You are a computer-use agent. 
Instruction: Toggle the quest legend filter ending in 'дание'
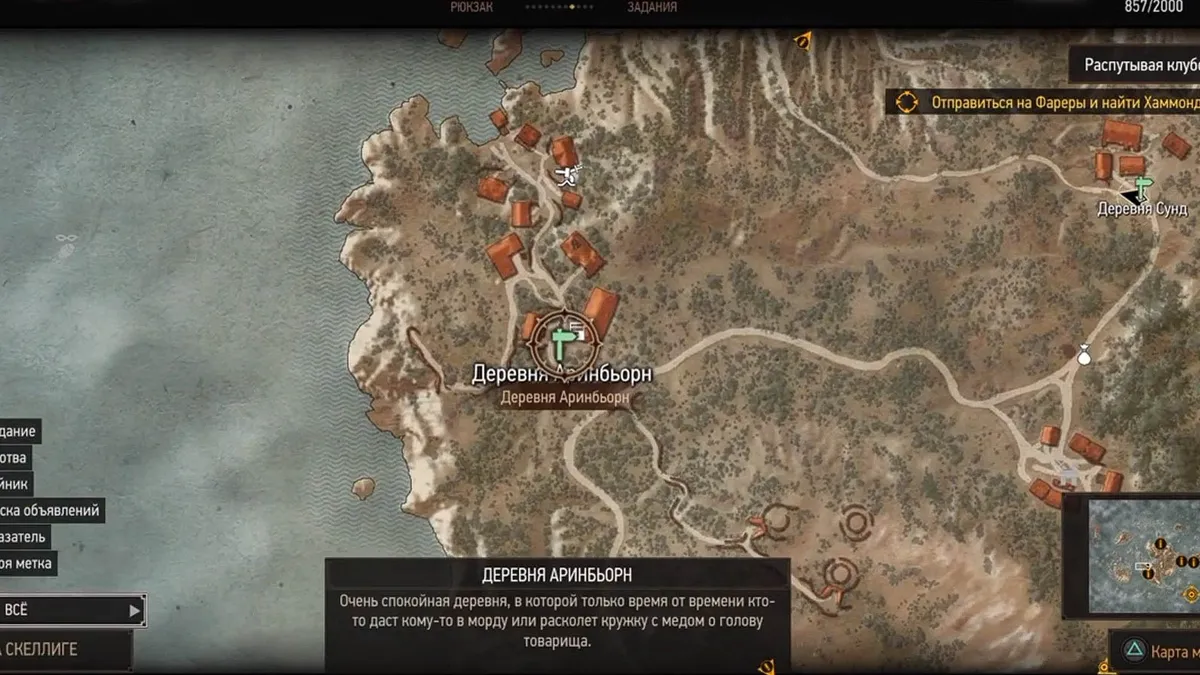20,433
